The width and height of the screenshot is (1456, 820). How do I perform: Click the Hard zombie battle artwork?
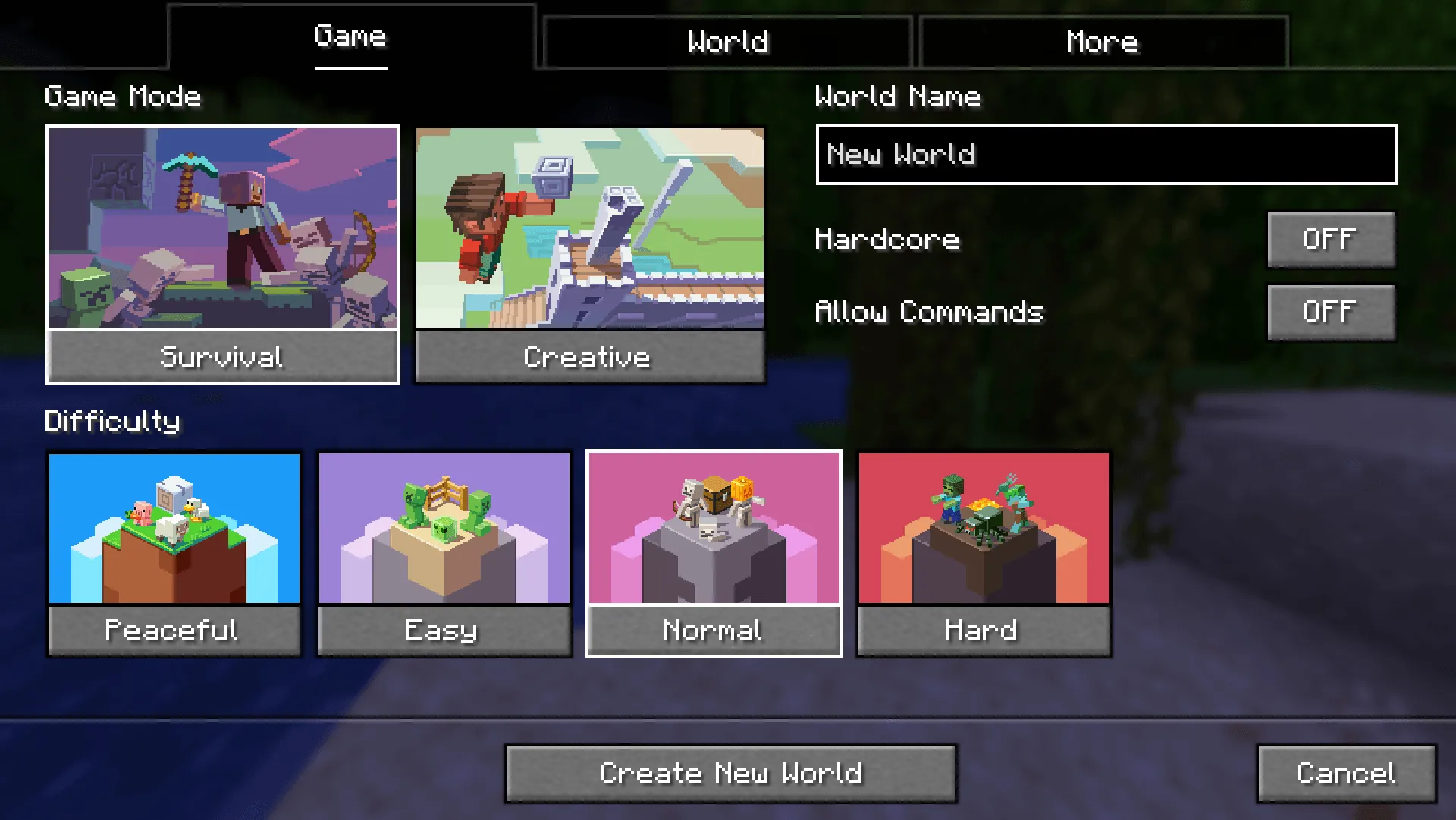point(984,529)
